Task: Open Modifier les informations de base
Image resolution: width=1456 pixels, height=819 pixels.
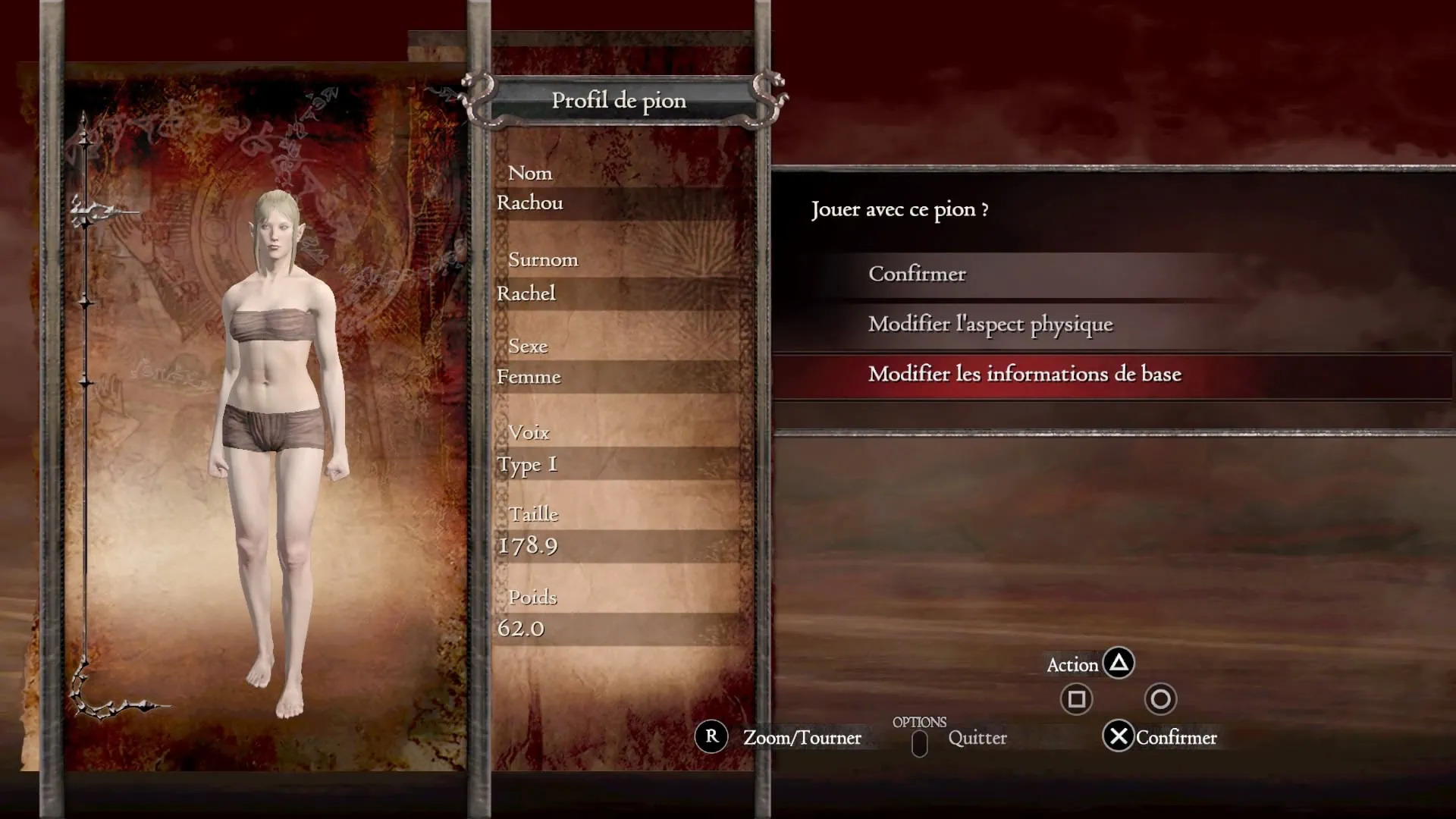Action: click(1024, 375)
